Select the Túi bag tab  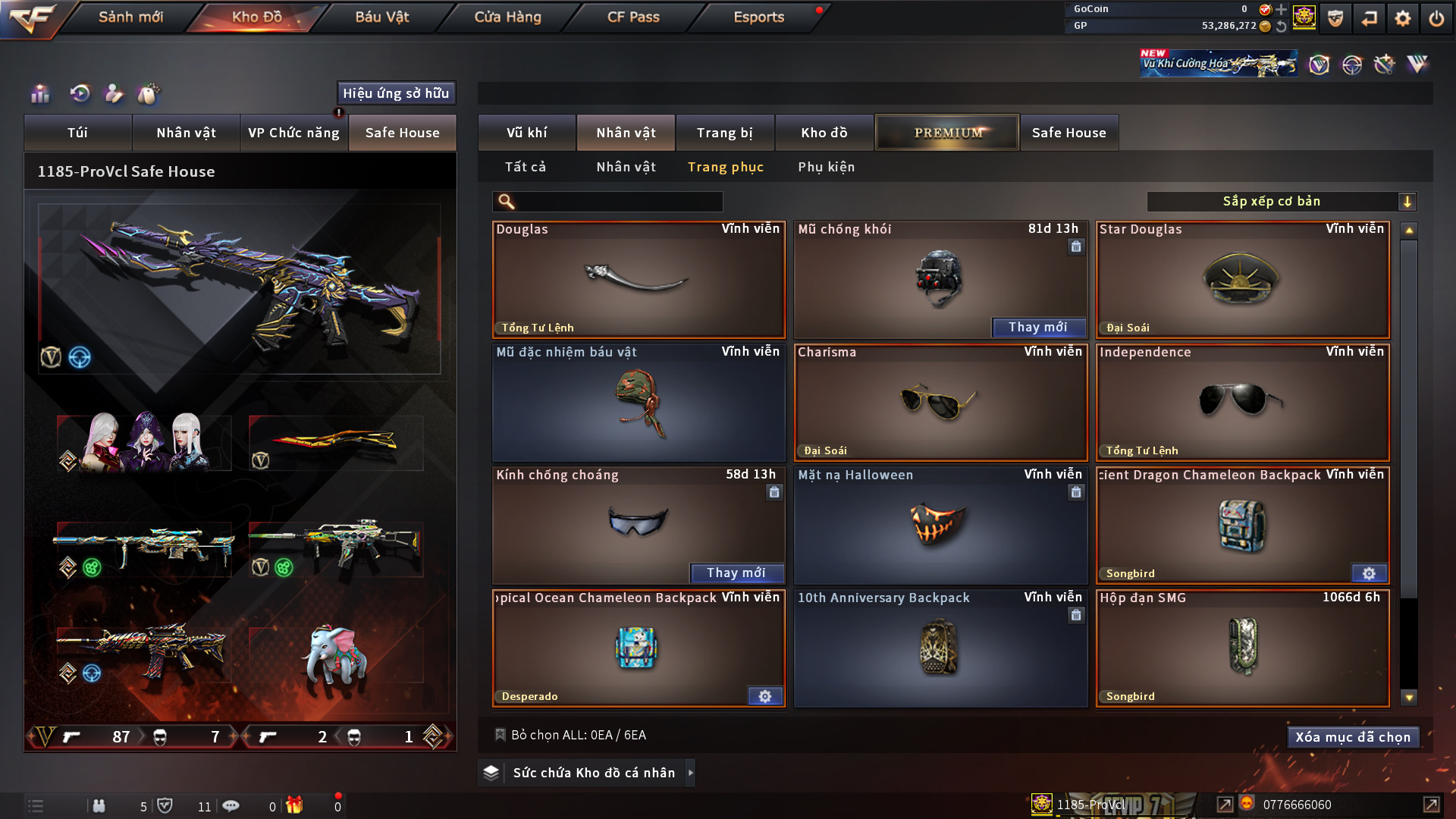(x=77, y=133)
